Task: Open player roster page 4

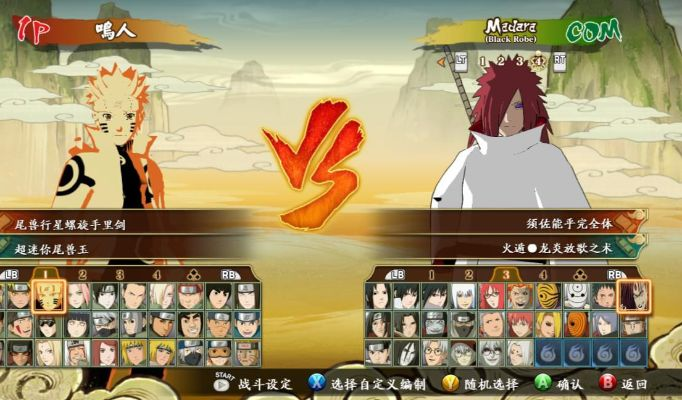Action: [x=156, y=274]
